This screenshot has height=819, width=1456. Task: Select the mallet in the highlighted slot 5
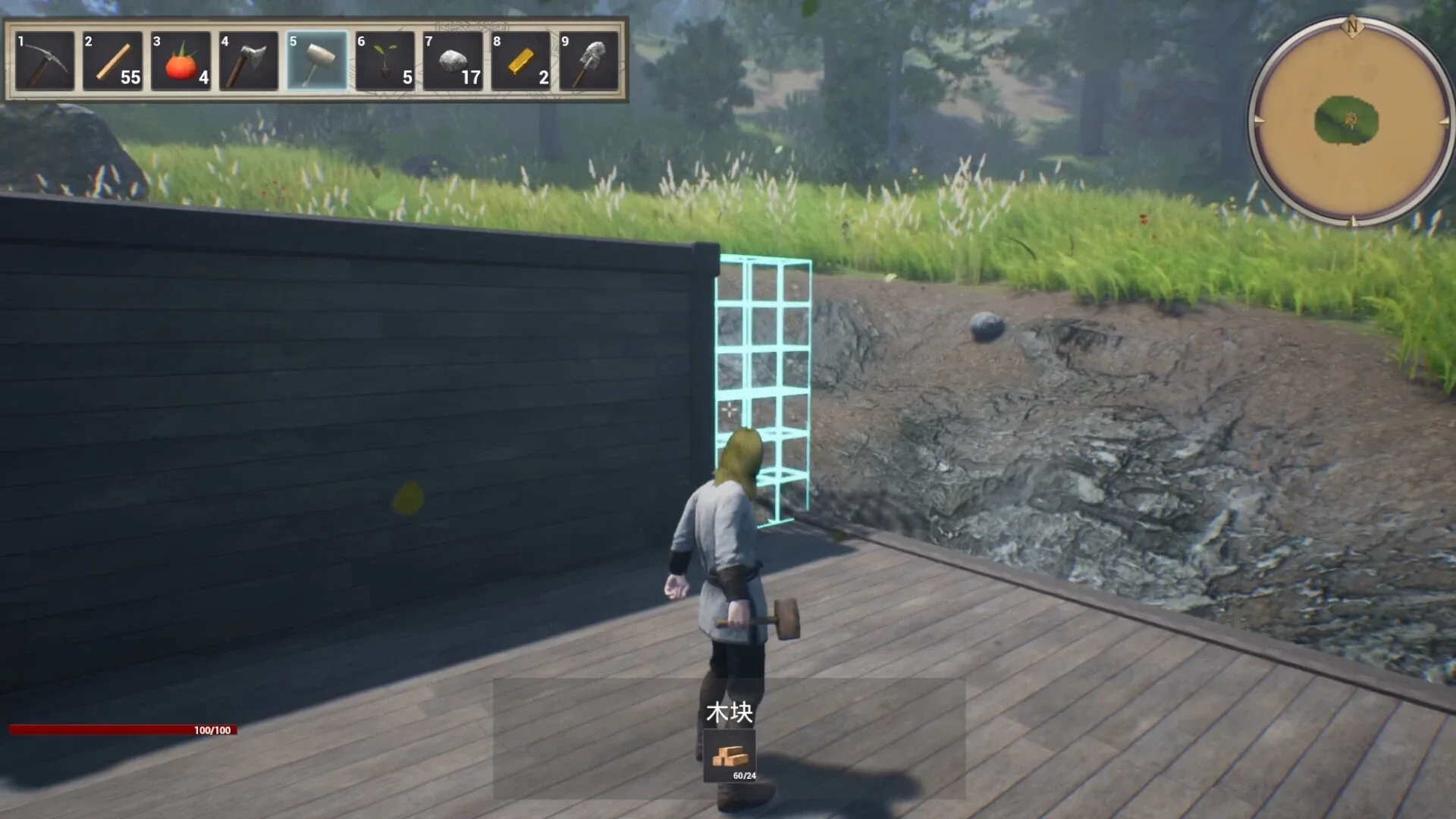tap(315, 61)
